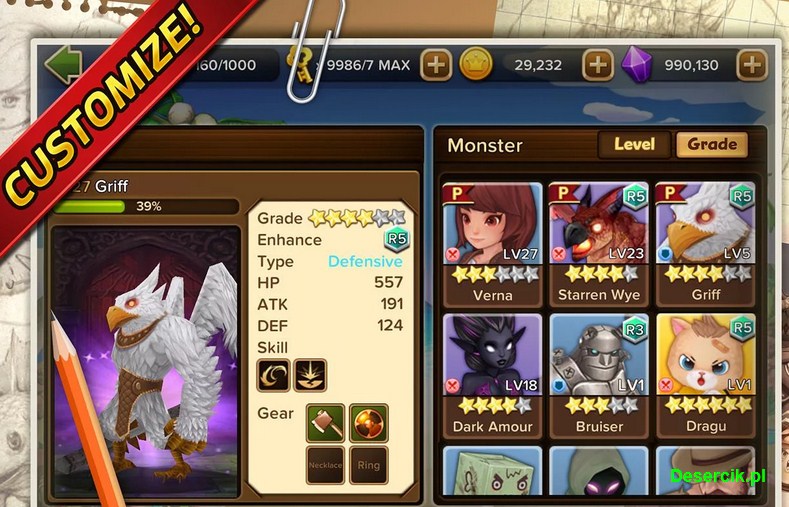Choose the Starren Wye monster card

[598, 243]
